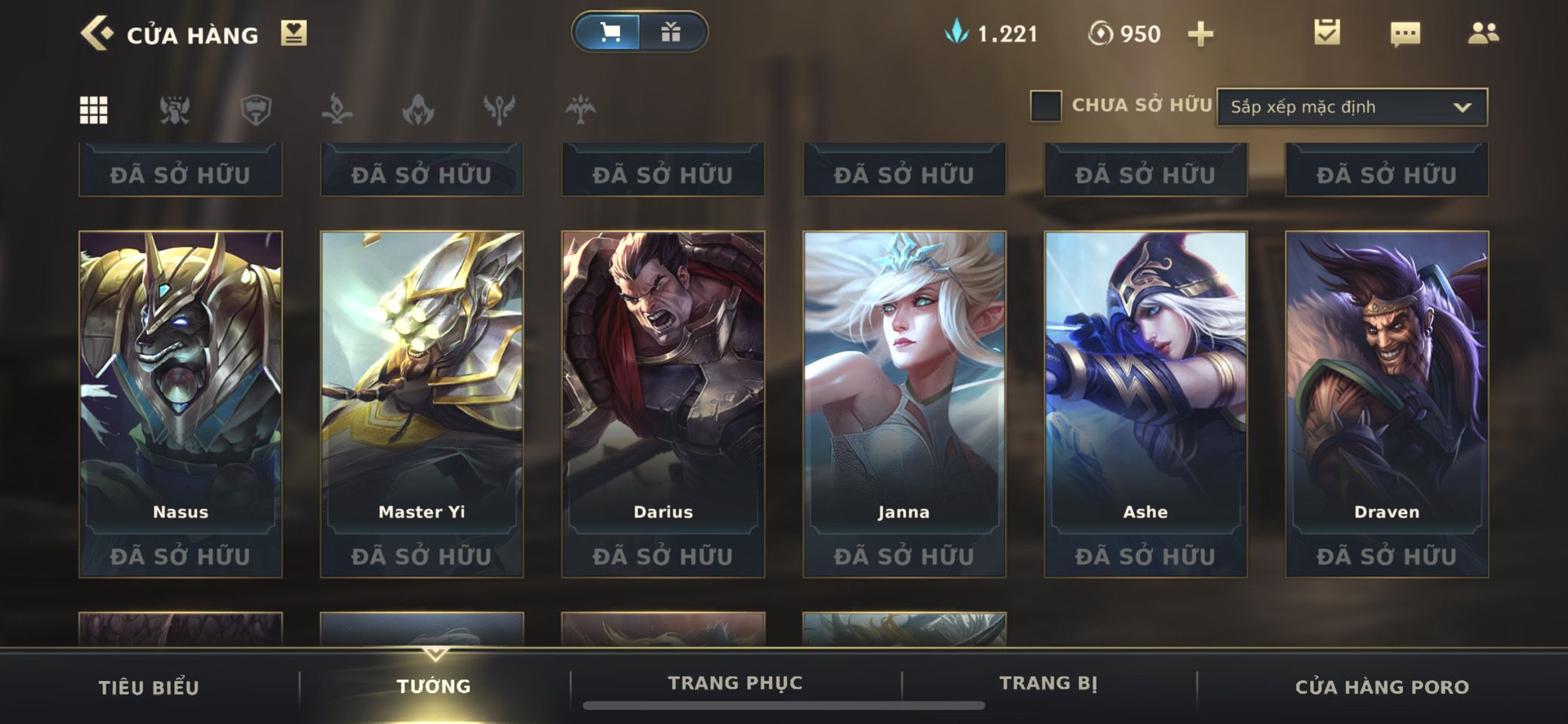Open the missions checklist icon
Viewport: 1568px width, 724px height.
click(x=1327, y=32)
